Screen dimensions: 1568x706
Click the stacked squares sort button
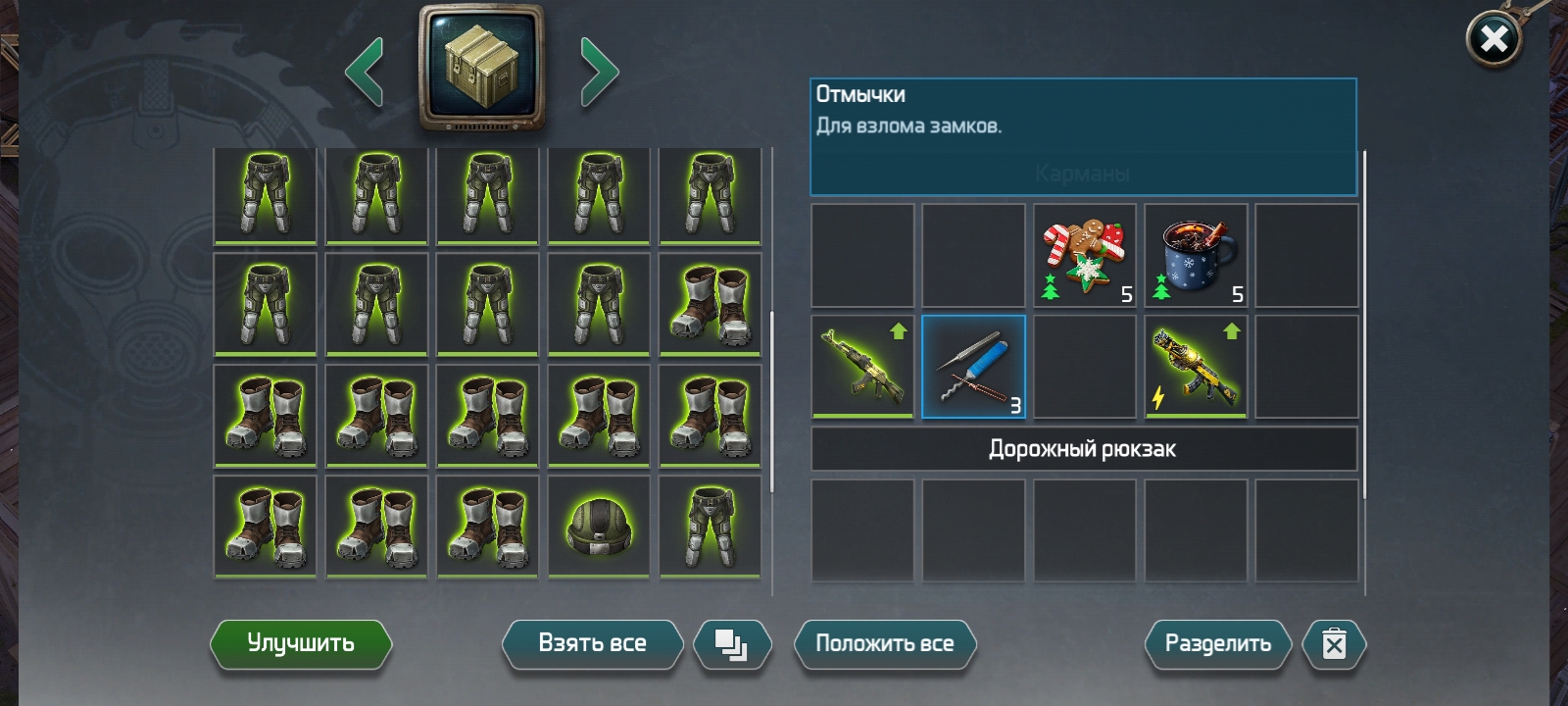pos(731,645)
